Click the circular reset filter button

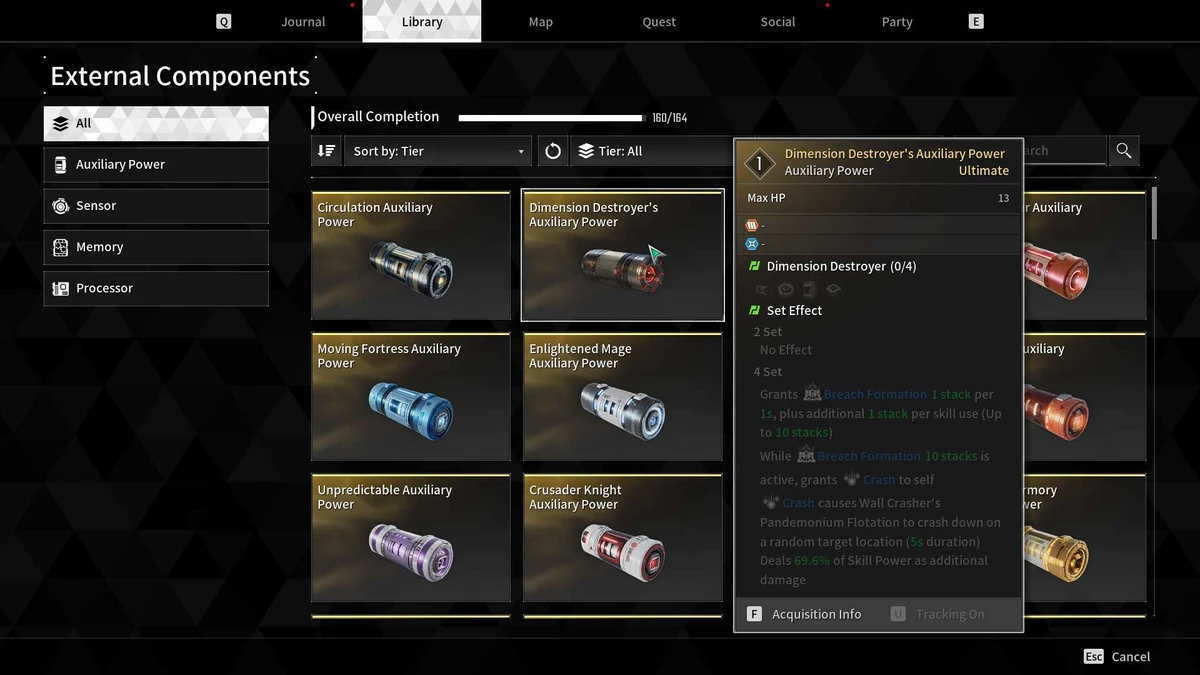tap(553, 151)
